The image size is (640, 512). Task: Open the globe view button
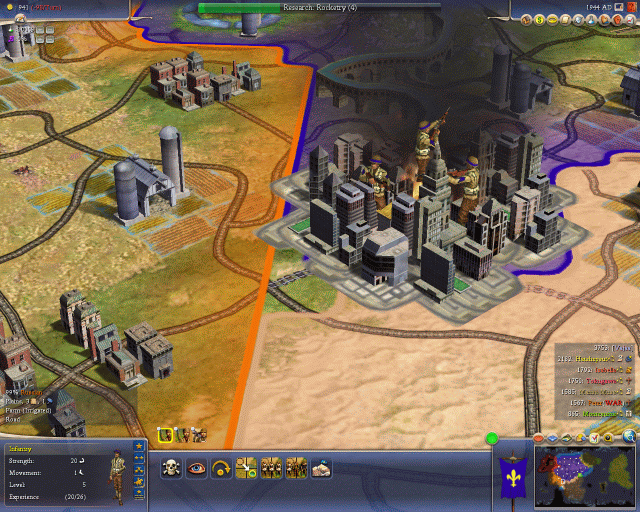click(629, 438)
